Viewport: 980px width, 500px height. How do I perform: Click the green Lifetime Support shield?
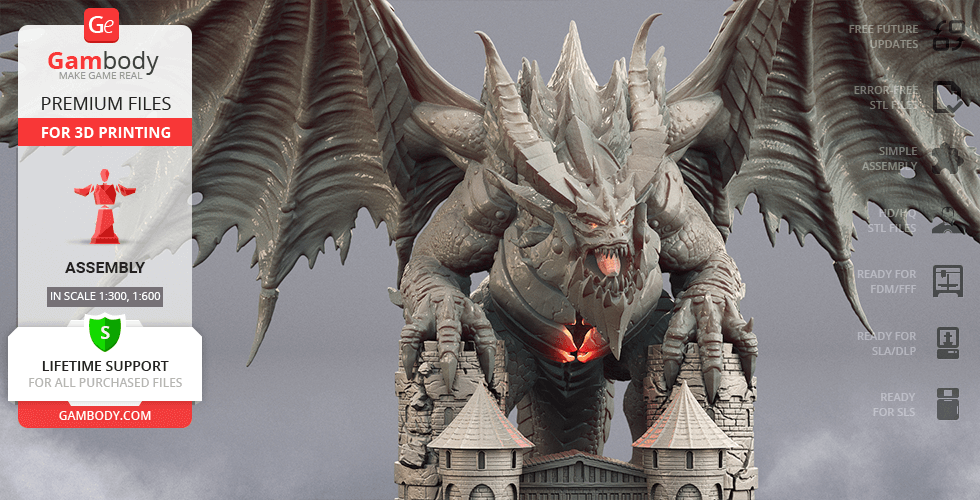click(105, 331)
